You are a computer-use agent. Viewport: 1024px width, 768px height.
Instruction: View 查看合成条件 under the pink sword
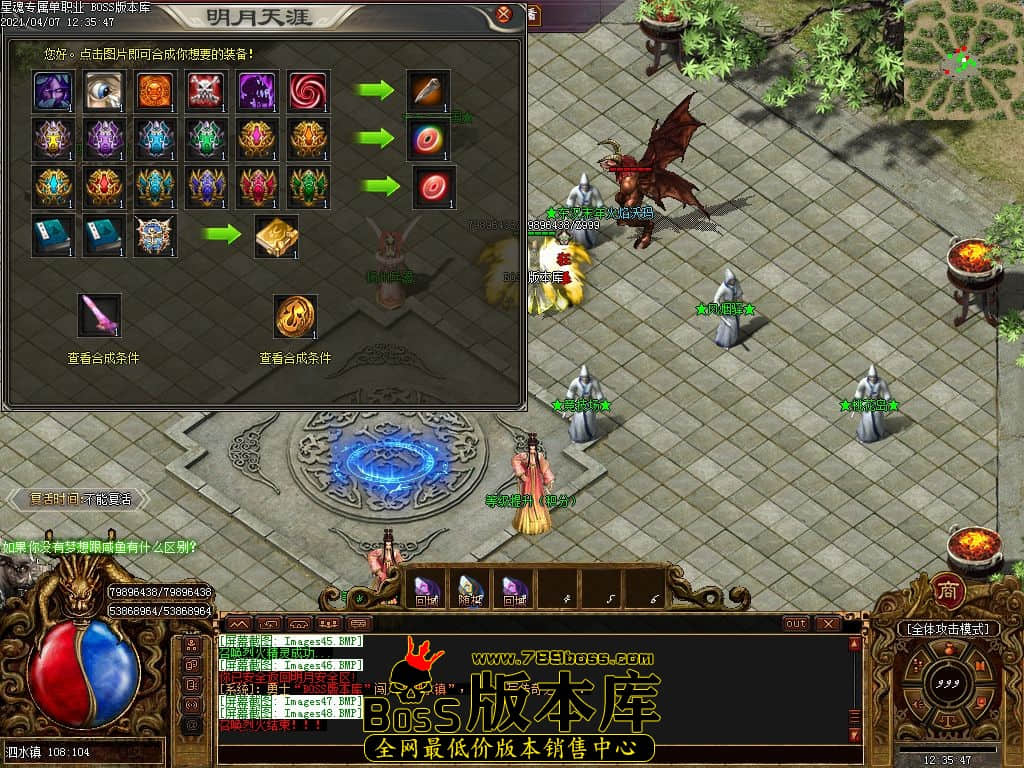pyautogui.click(x=103, y=358)
